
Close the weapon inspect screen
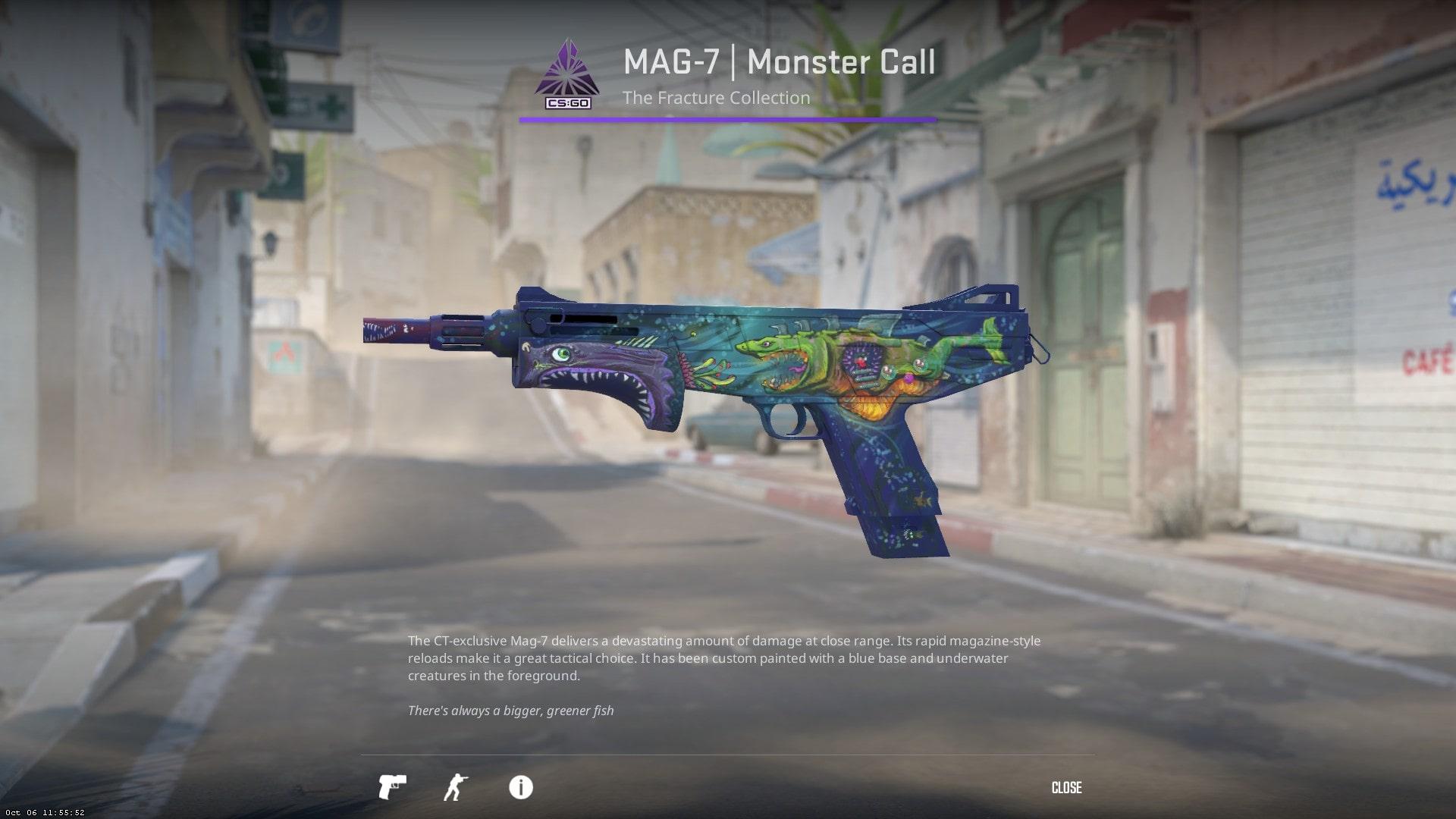pyautogui.click(x=1066, y=788)
